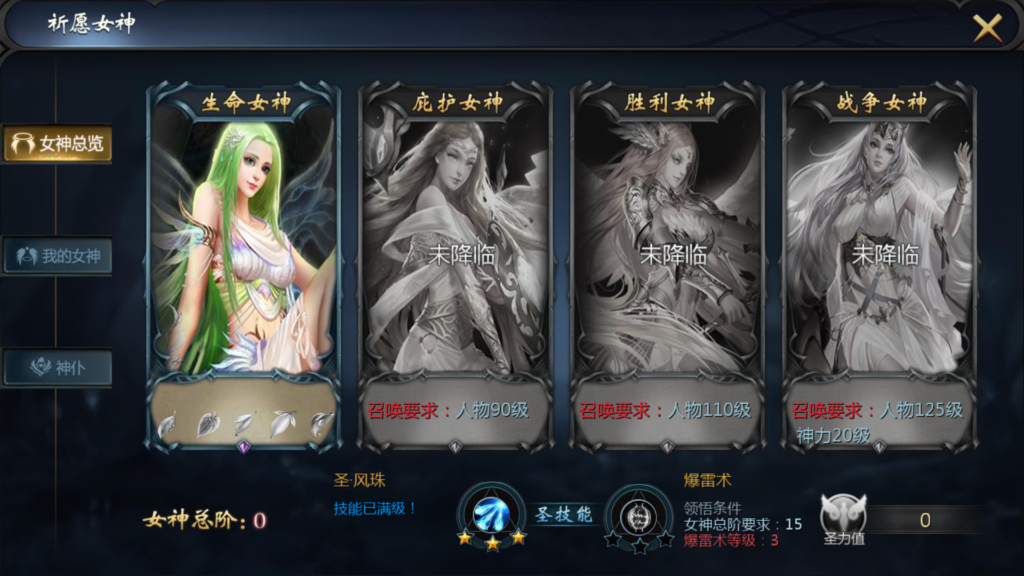This screenshot has width=1024, height=576.
Task: View the locked 战争女神 card
Action: [879, 250]
